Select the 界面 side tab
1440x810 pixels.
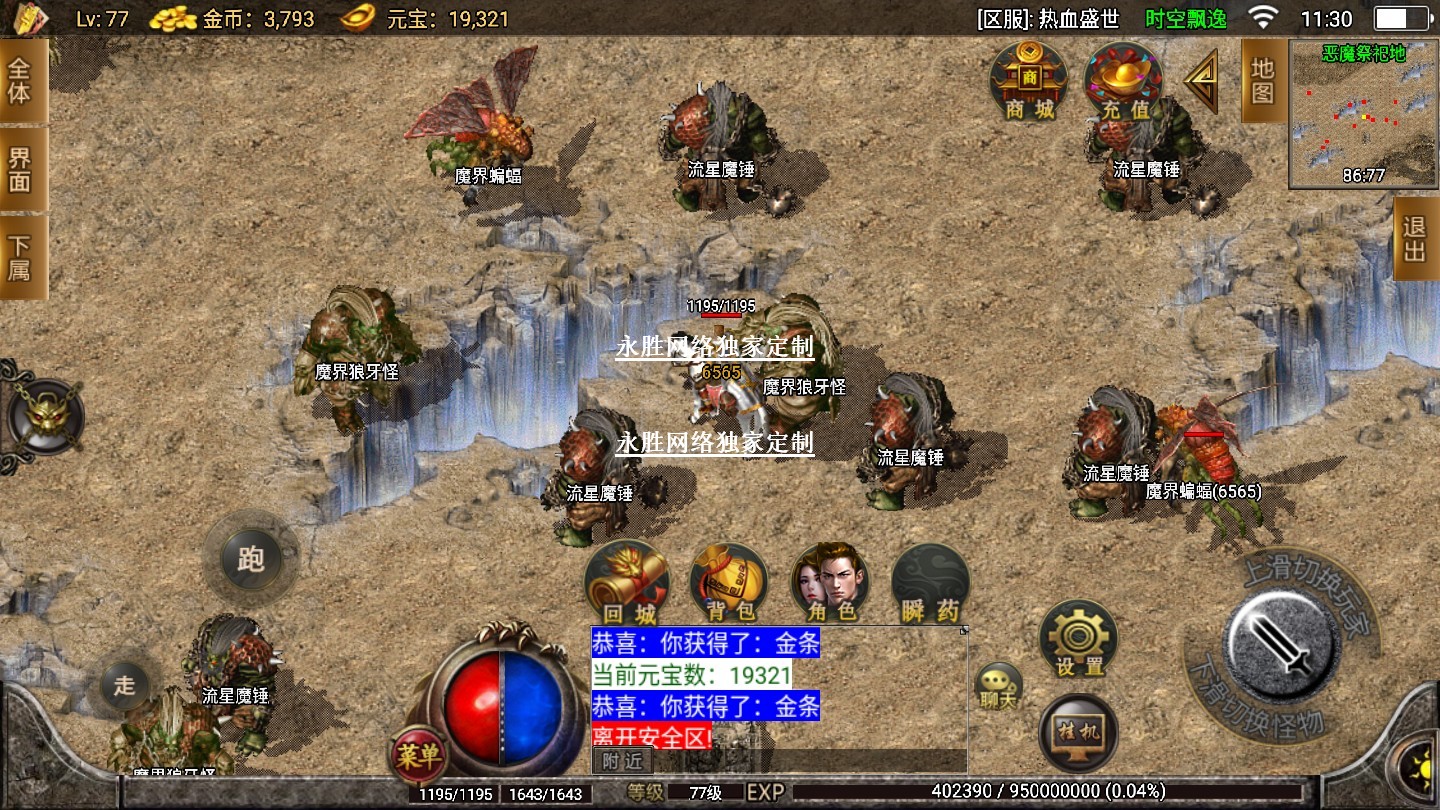coord(21,169)
